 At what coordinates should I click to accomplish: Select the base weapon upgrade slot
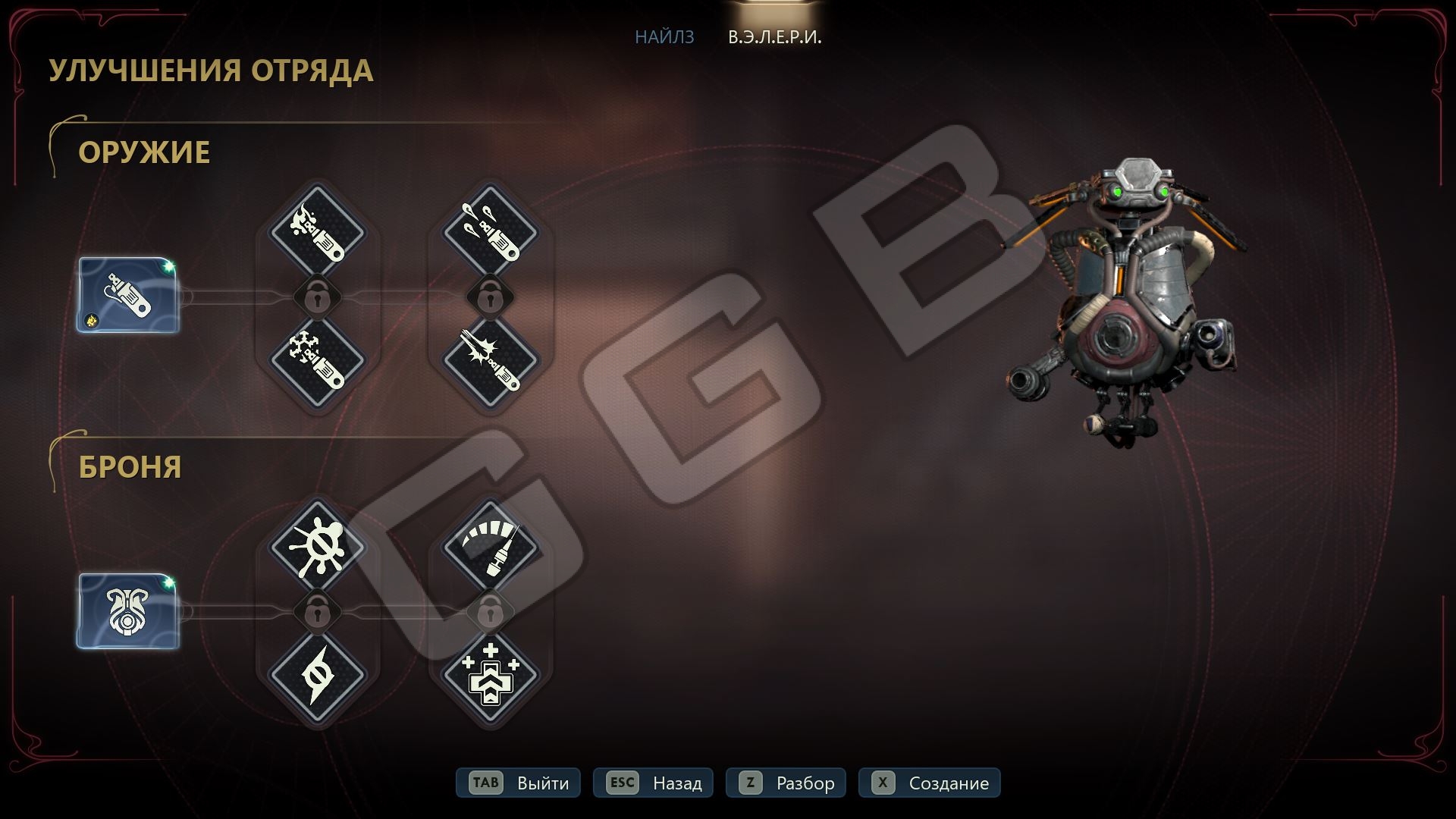[x=128, y=294]
